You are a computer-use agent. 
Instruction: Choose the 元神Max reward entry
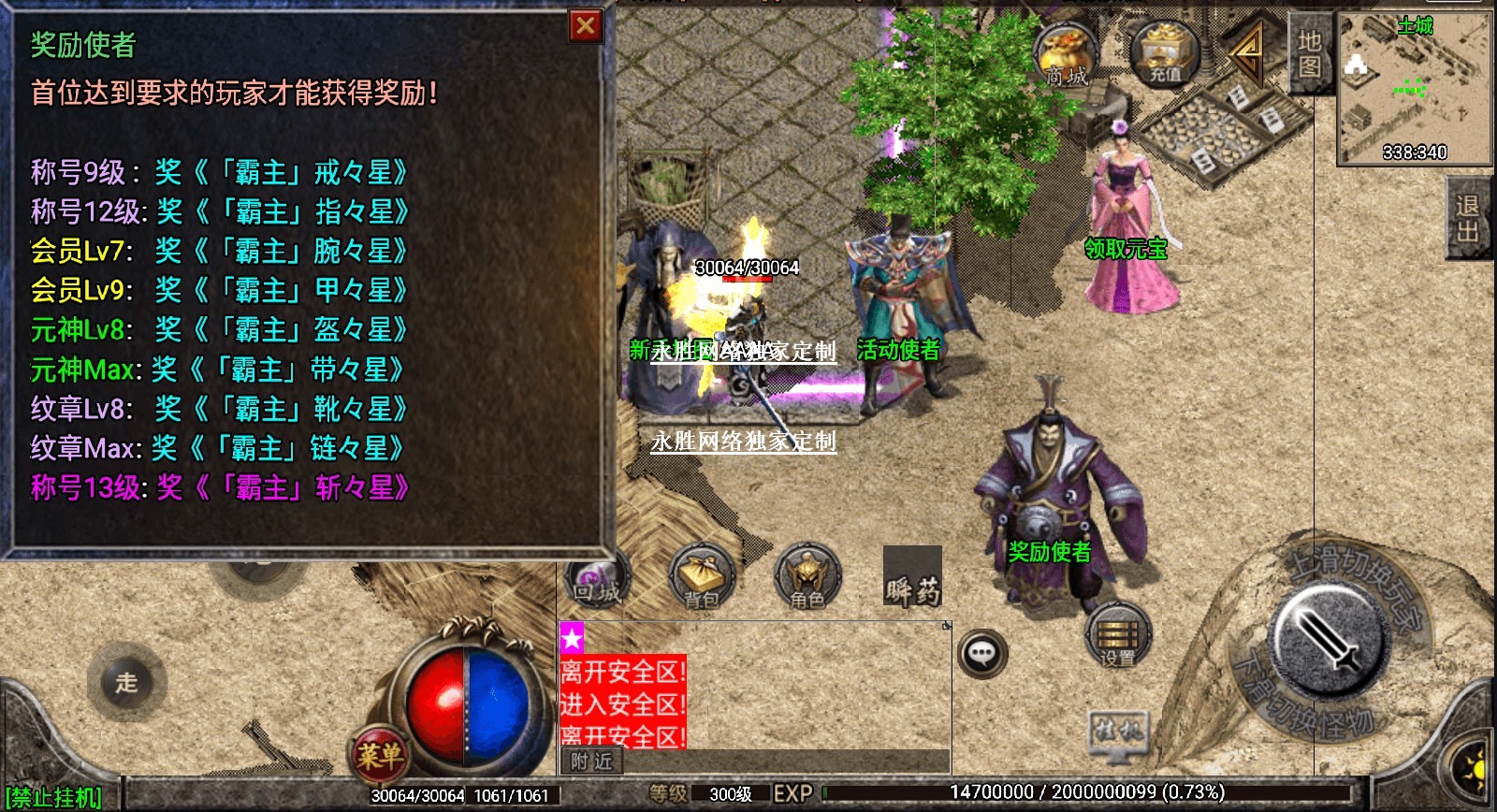click(x=217, y=370)
